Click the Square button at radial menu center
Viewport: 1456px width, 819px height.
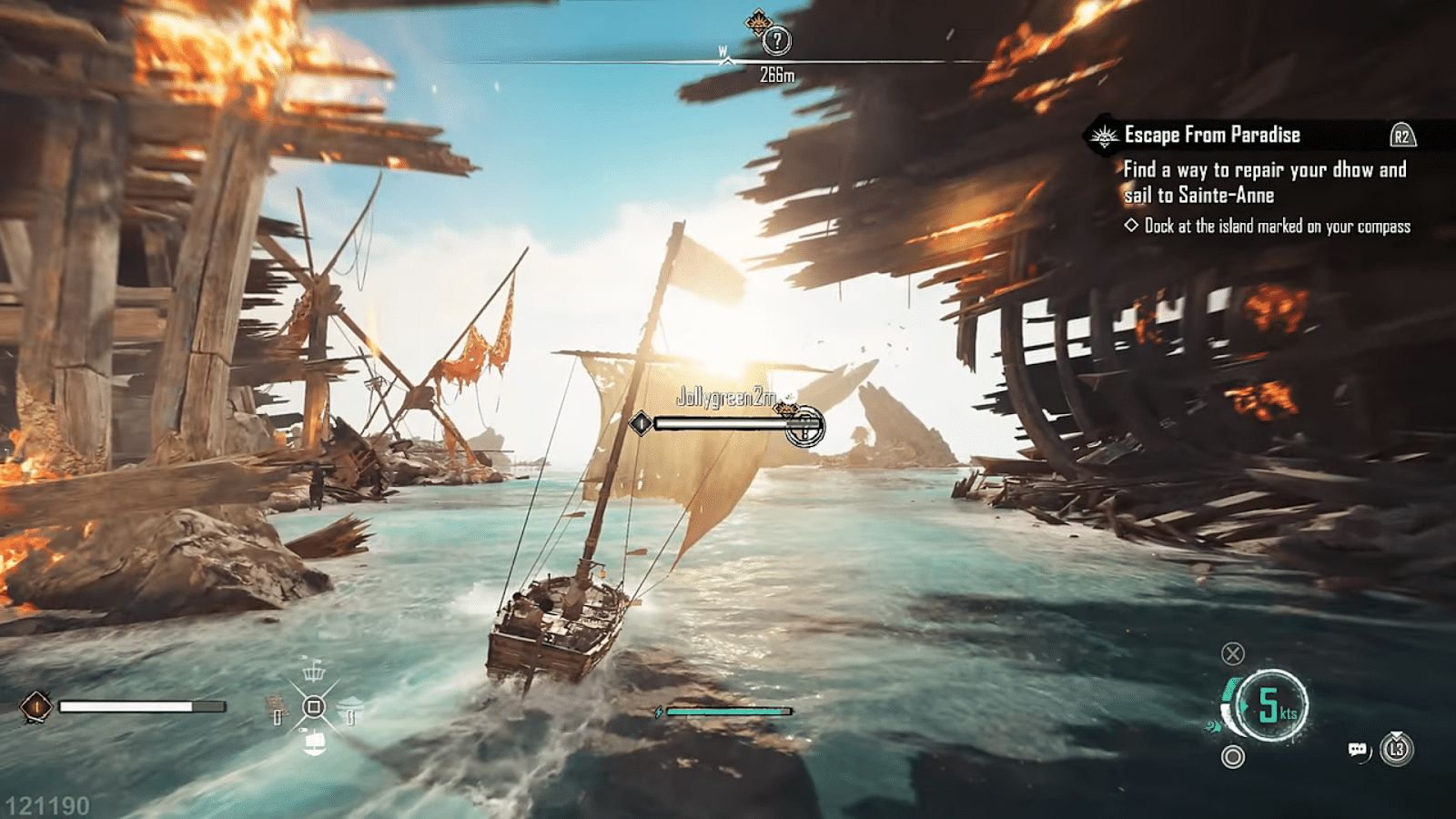coord(314,706)
